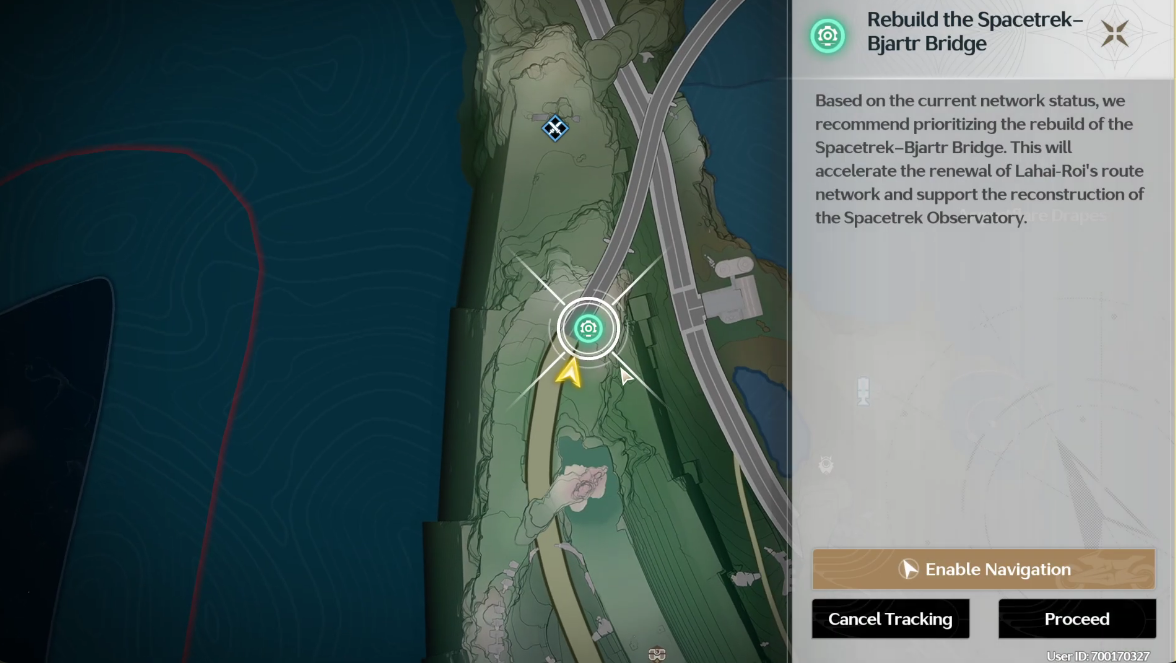This screenshot has width=1176, height=663.
Task: Click the four-point star emblem in quest header
Action: [1114, 34]
